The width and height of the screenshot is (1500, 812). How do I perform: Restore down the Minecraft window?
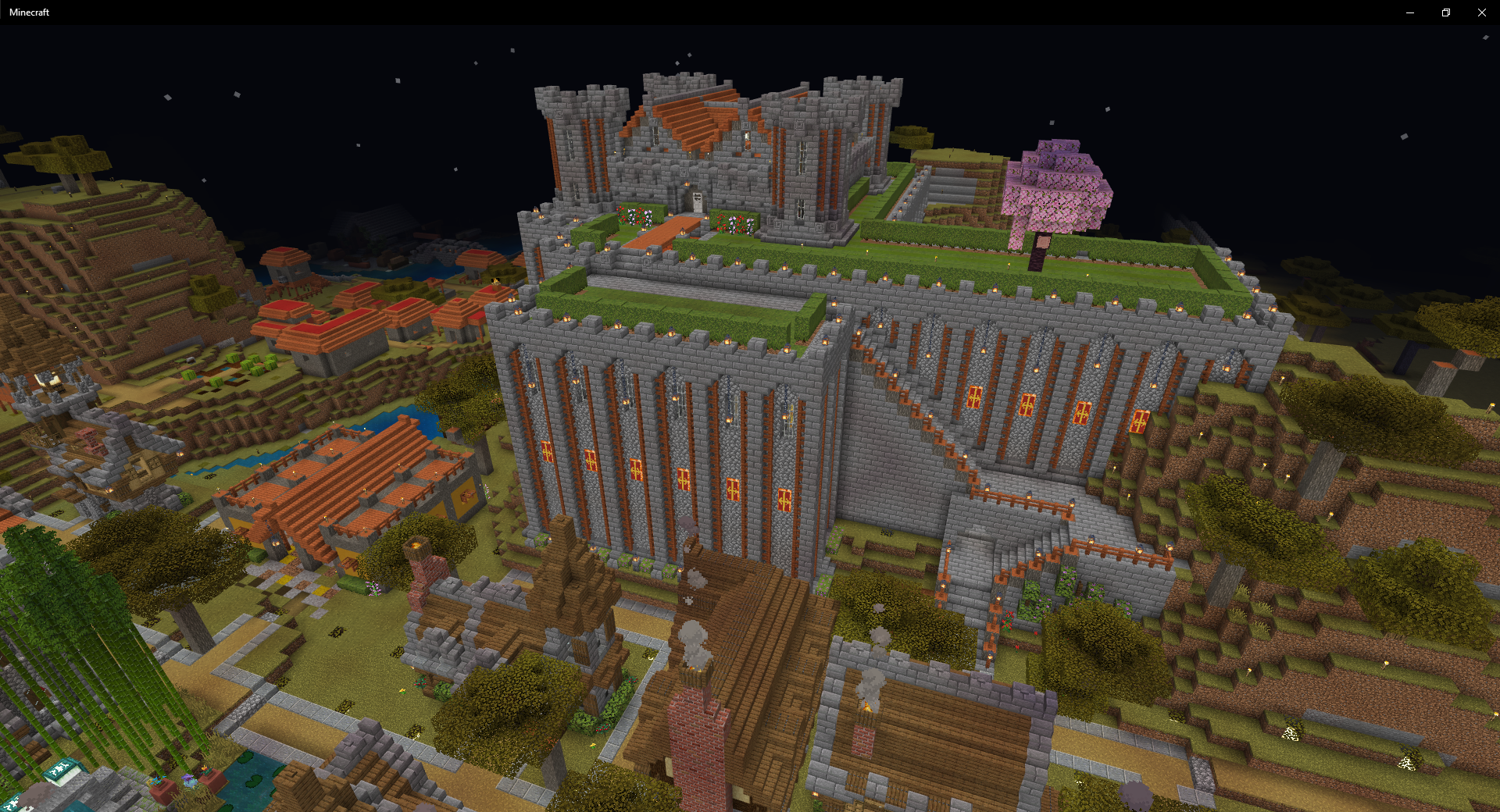pos(1446,12)
